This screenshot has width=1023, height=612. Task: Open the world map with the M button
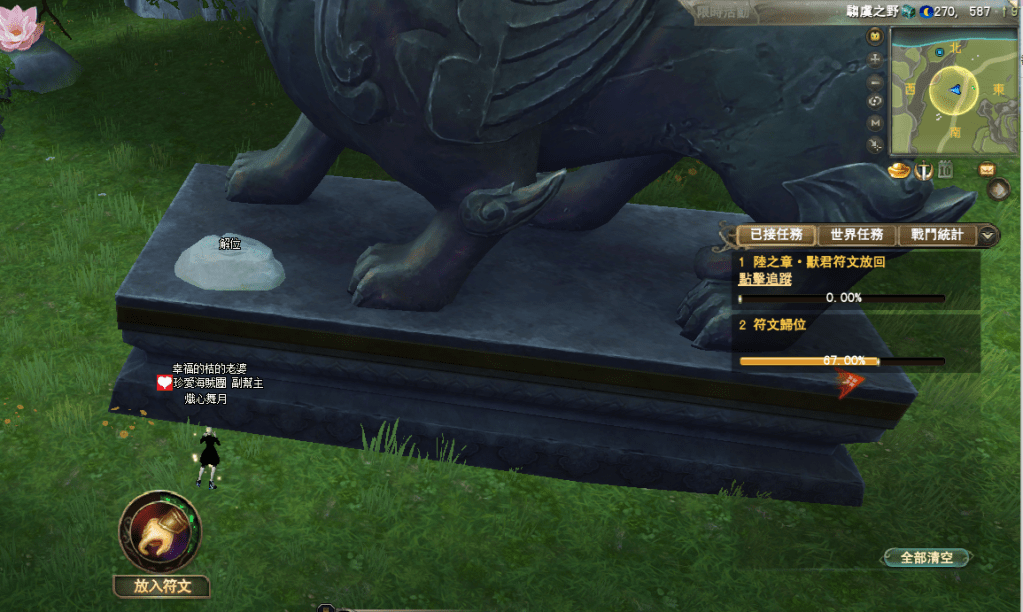tap(876, 122)
